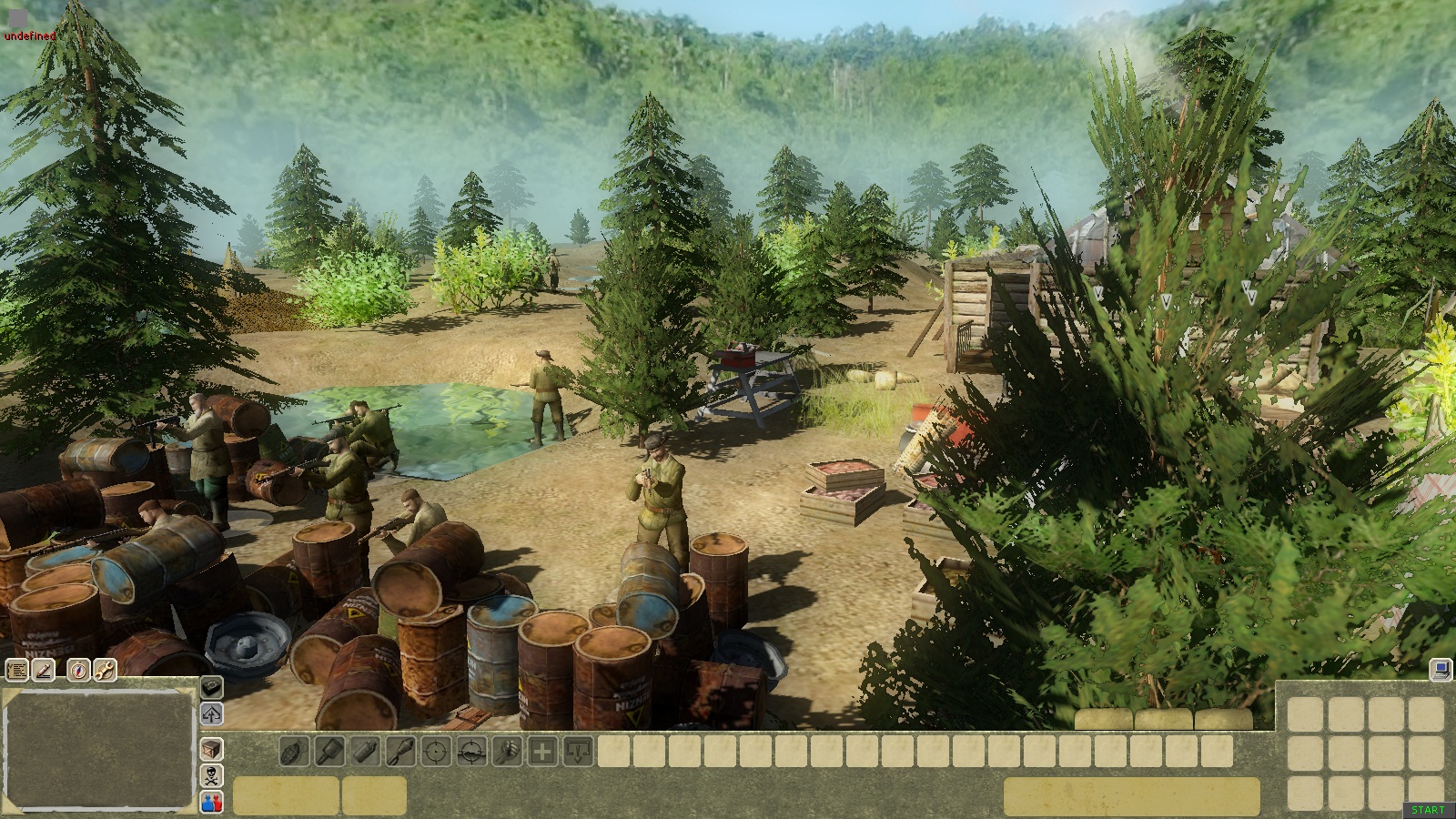
Task: Click the empty minimap panel
Action: click(x=98, y=749)
